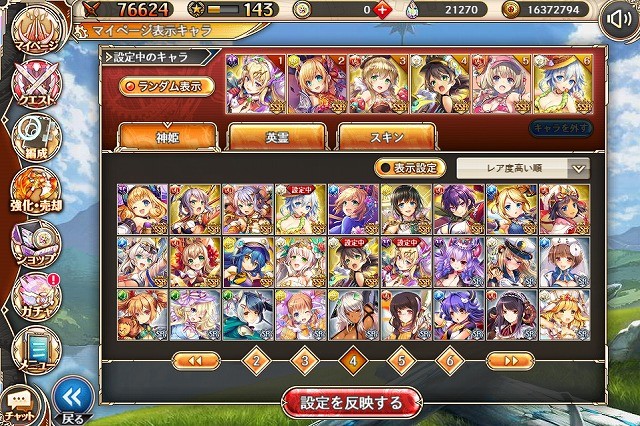This screenshot has width=640, height=426.
Task: Enable ランダム表示 random display
Action: [x=167, y=87]
